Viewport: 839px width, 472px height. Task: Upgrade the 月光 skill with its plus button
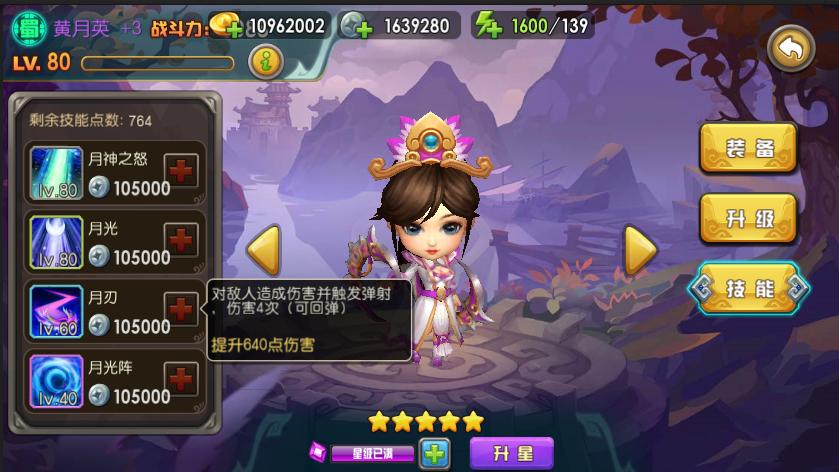click(x=181, y=239)
